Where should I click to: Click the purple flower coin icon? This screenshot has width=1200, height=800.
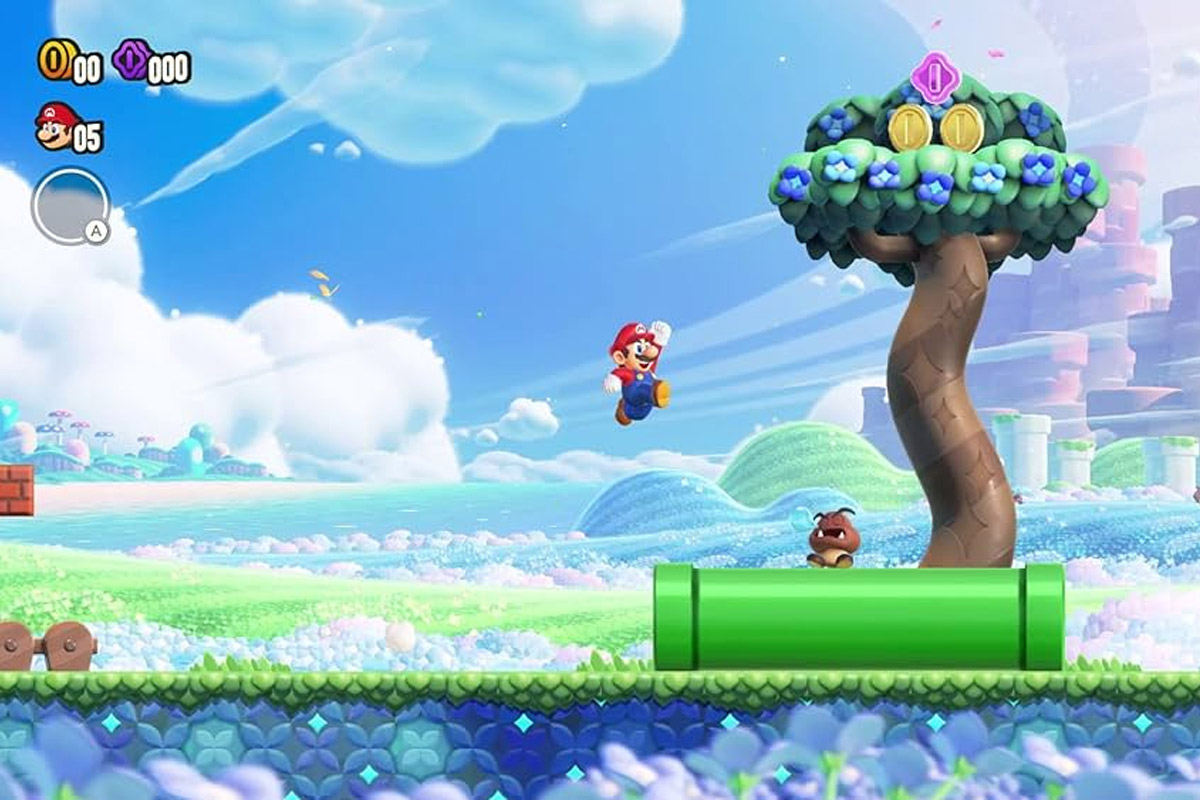pos(130,60)
